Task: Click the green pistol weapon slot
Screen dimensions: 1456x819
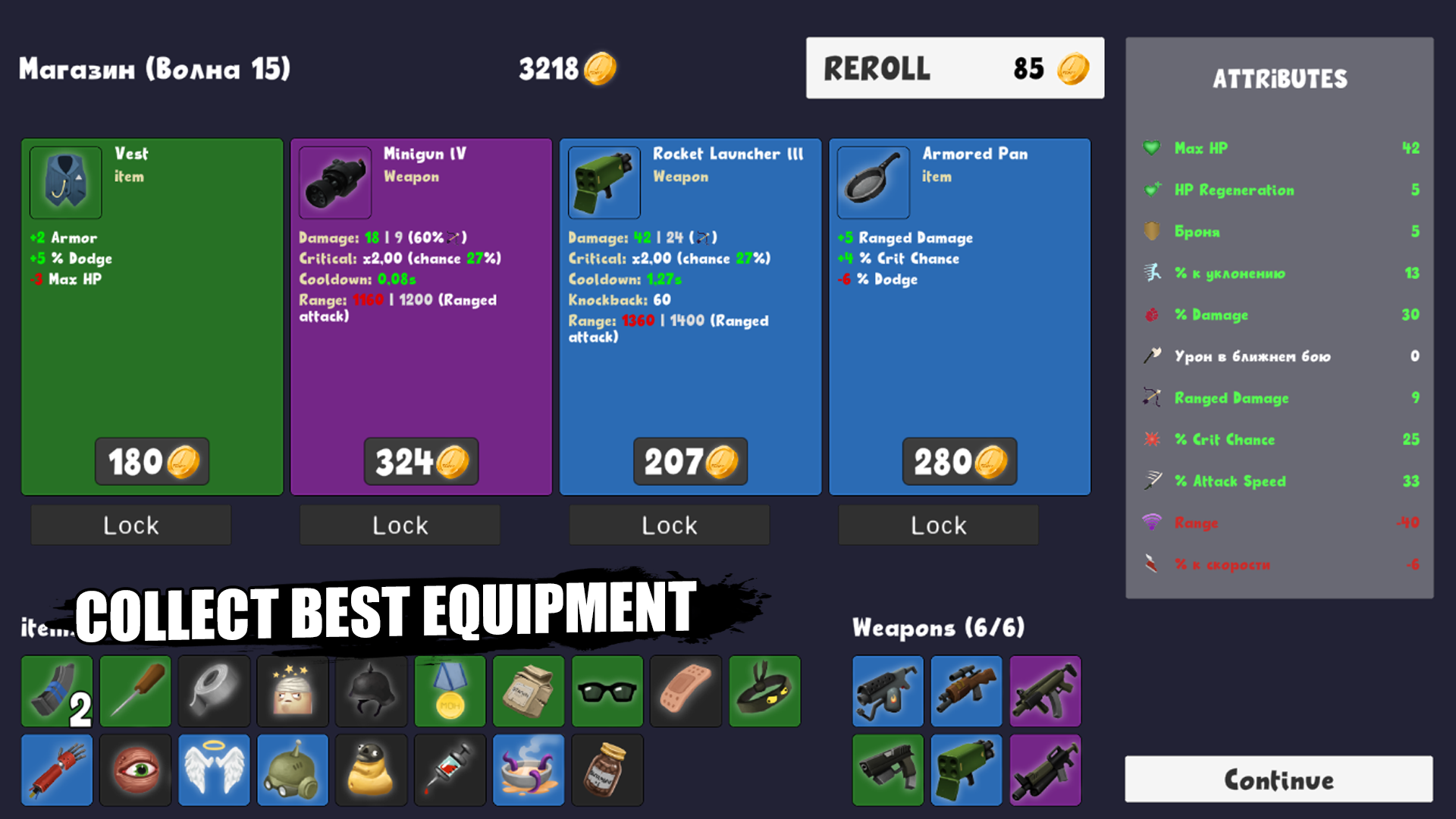Action: click(887, 770)
